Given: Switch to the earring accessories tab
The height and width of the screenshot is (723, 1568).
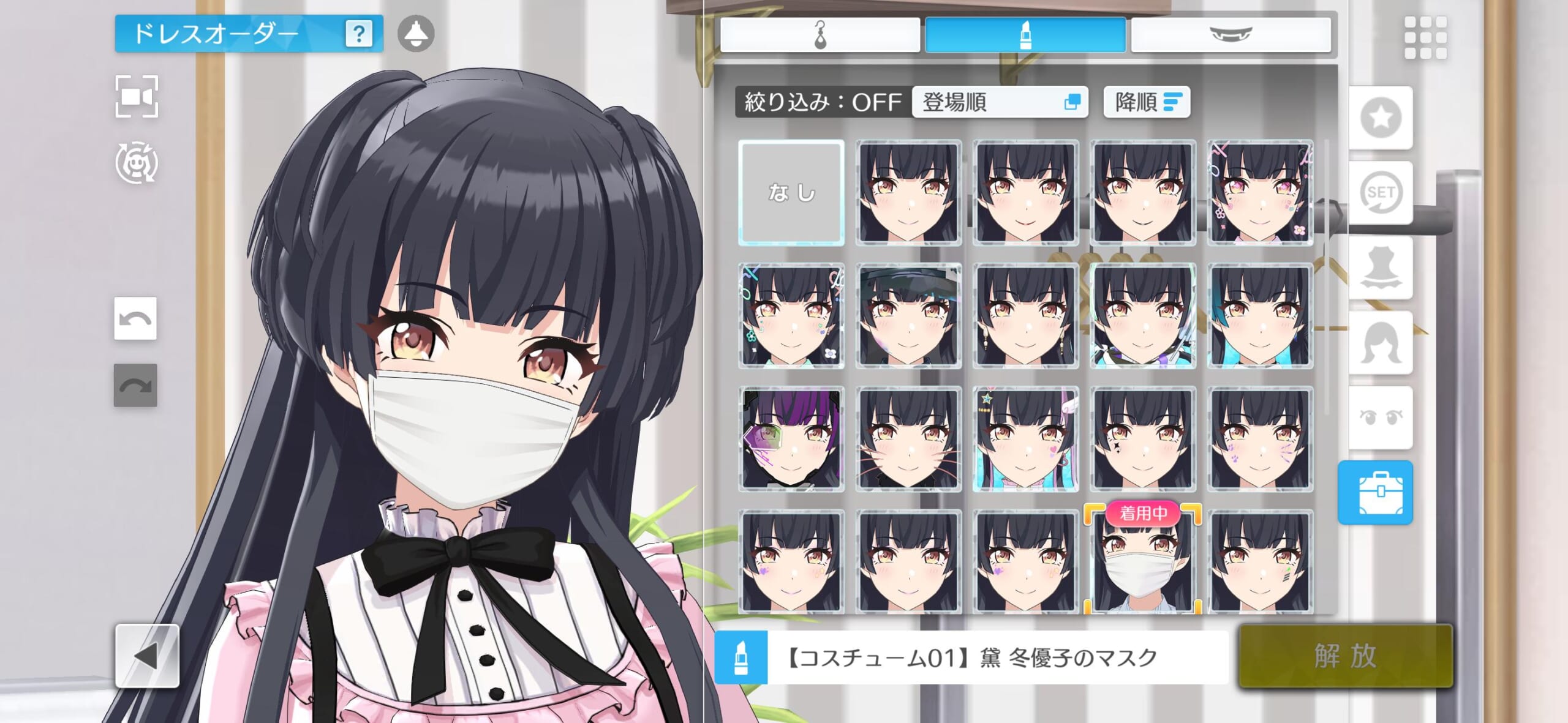Looking at the screenshot, I should [x=820, y=34].
